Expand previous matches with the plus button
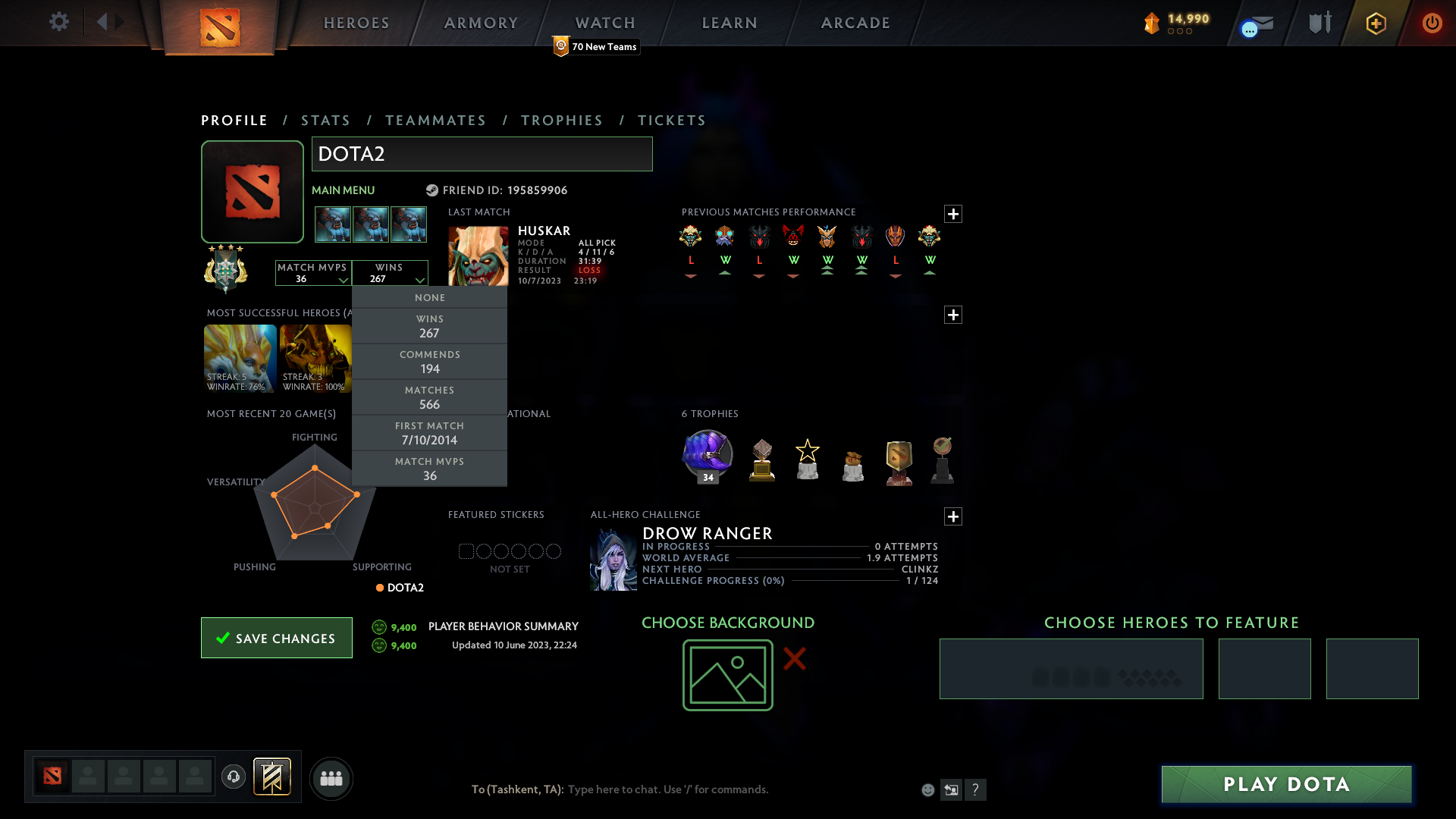This screenshot has height=819, width=1456. pos(953,215)
